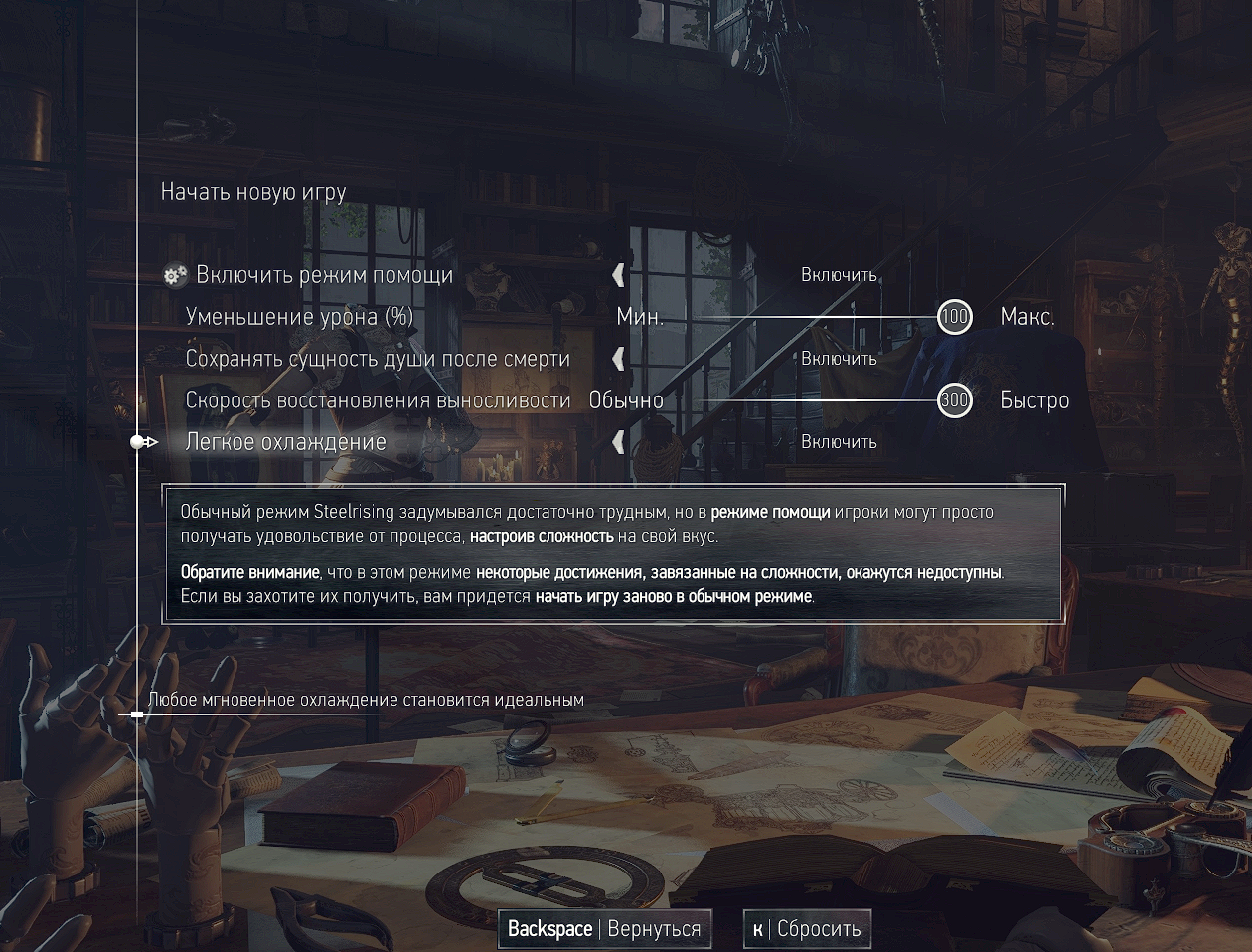Select the Легкое охлаждение option
Viewport: 1252px width, 952px height.
[x=286, y=442]
